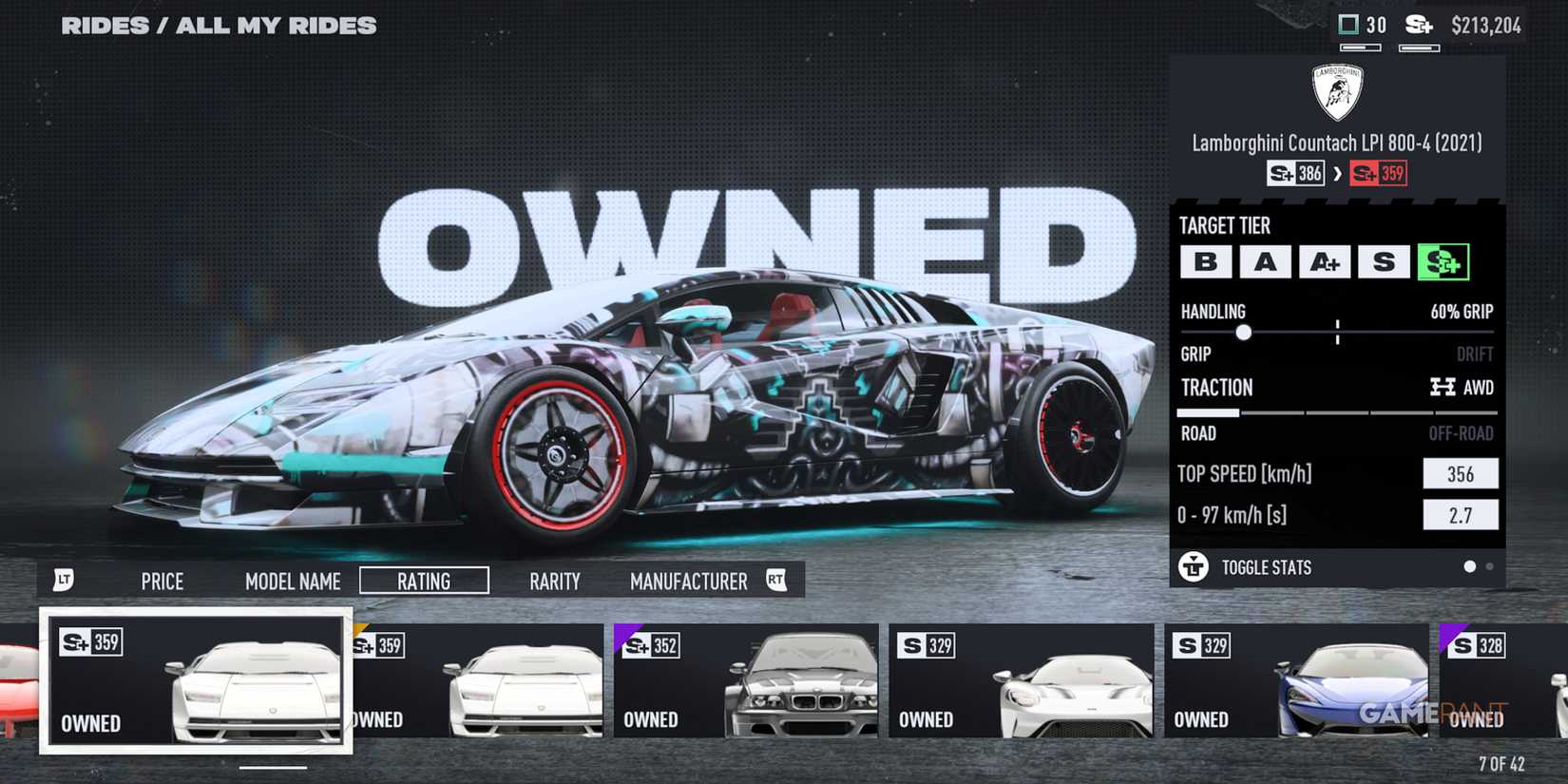The height and width of the screenshot is (784, 1568).
Task: Click the RT shoulder button icon next to Manufacturer
Action: click(x=778, y=580)
